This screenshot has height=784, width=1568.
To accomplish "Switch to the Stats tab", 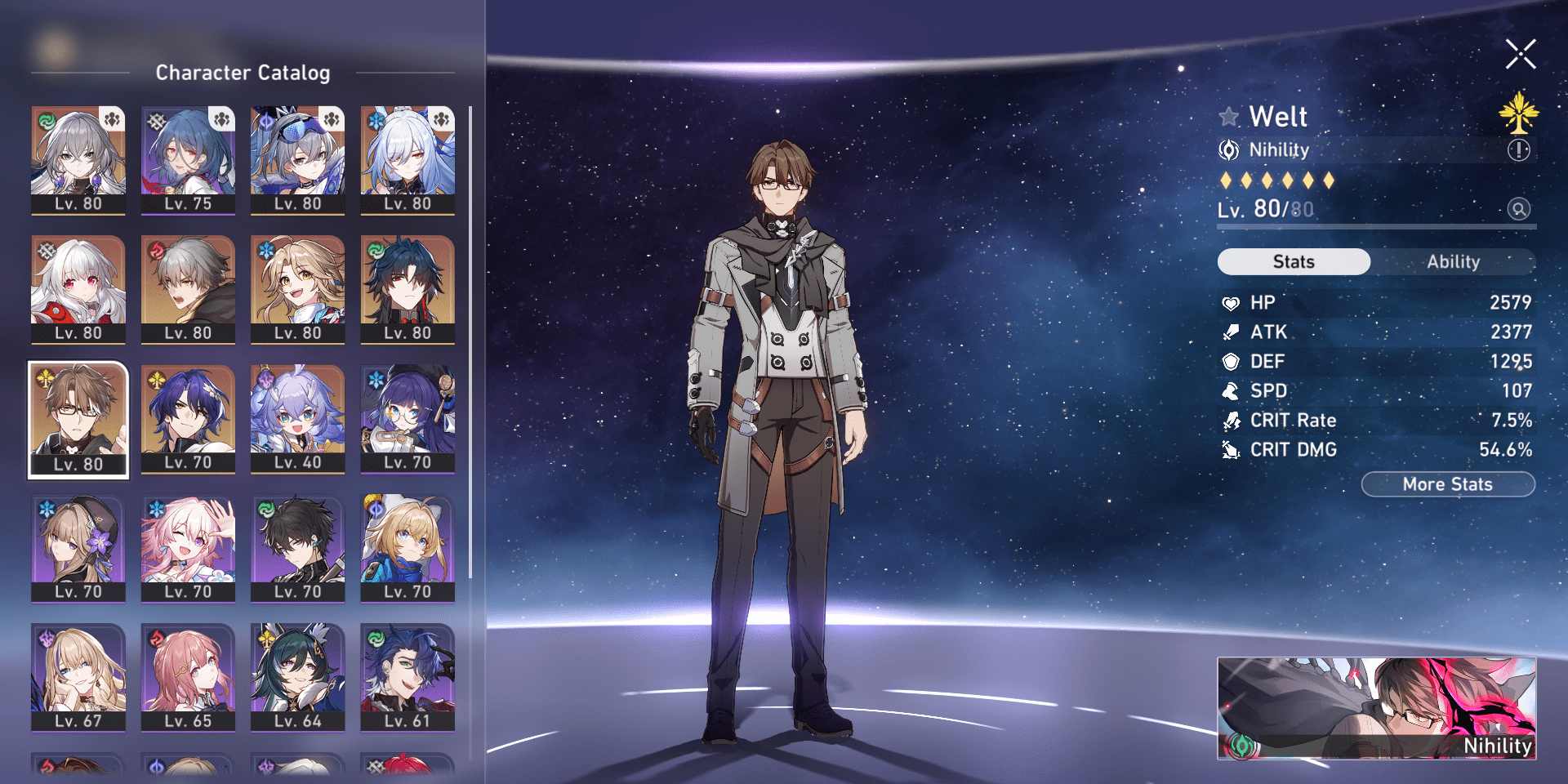I will tap(1294, 261).
